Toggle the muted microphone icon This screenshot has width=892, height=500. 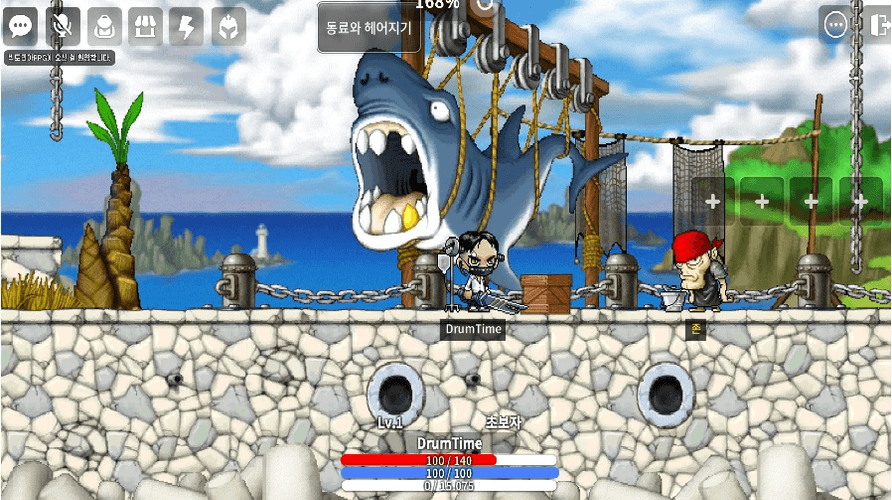[x=62, y=26]
